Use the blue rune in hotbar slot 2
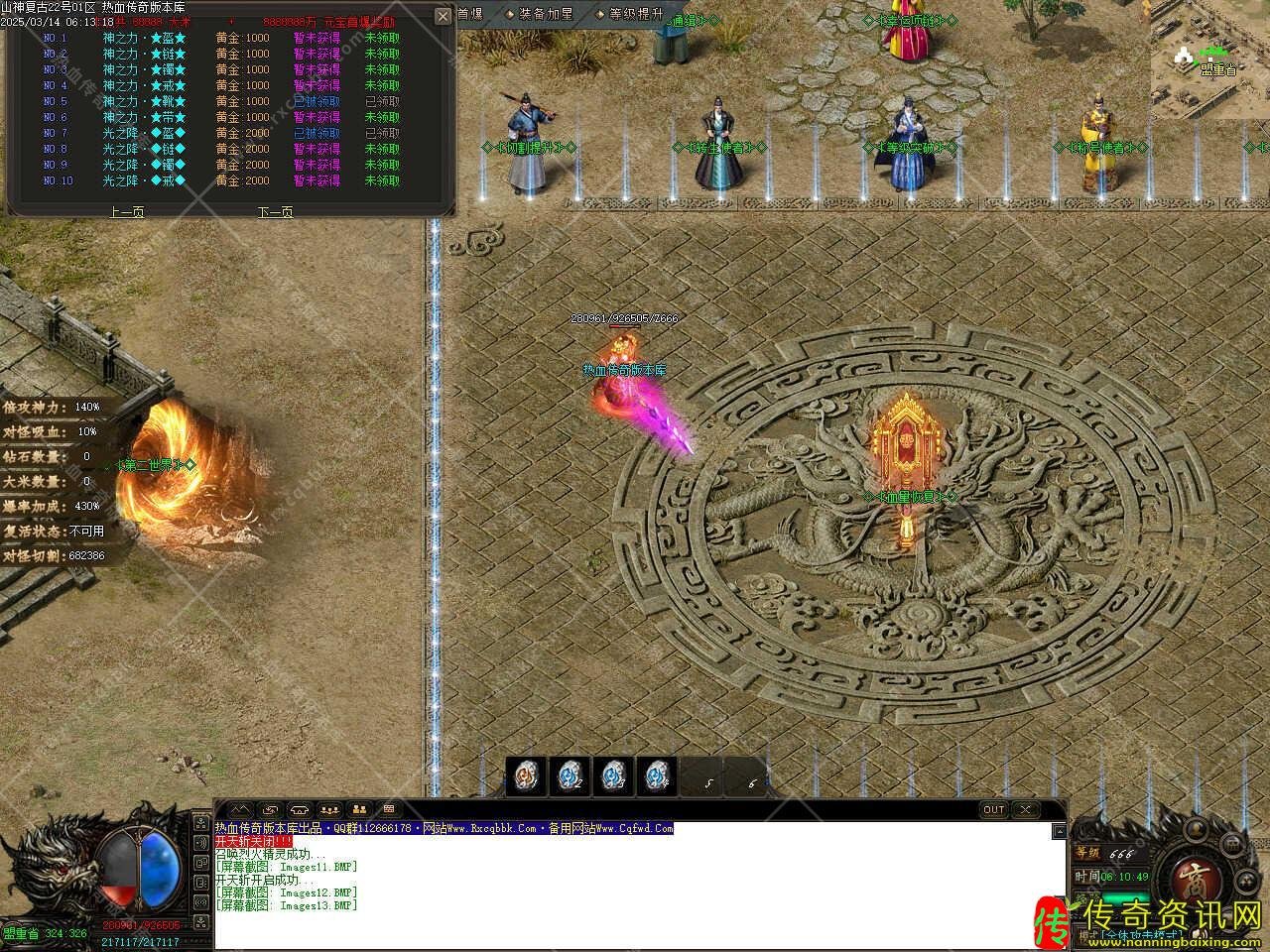The image size is (1270, 952). coord(570,774)
